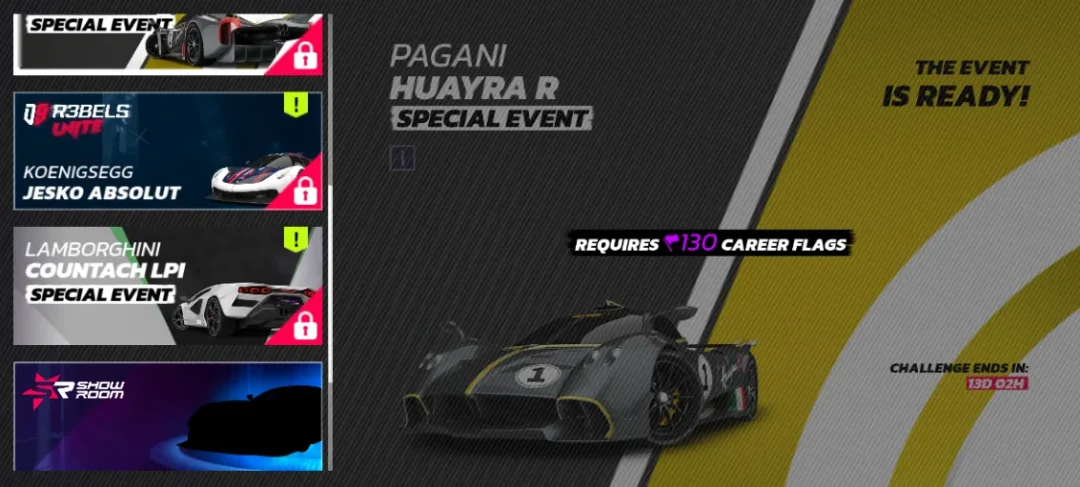Choose the Lamborghini Countach LPI special event
Viewport: 1080px width, 487px height.
point(167,285)
